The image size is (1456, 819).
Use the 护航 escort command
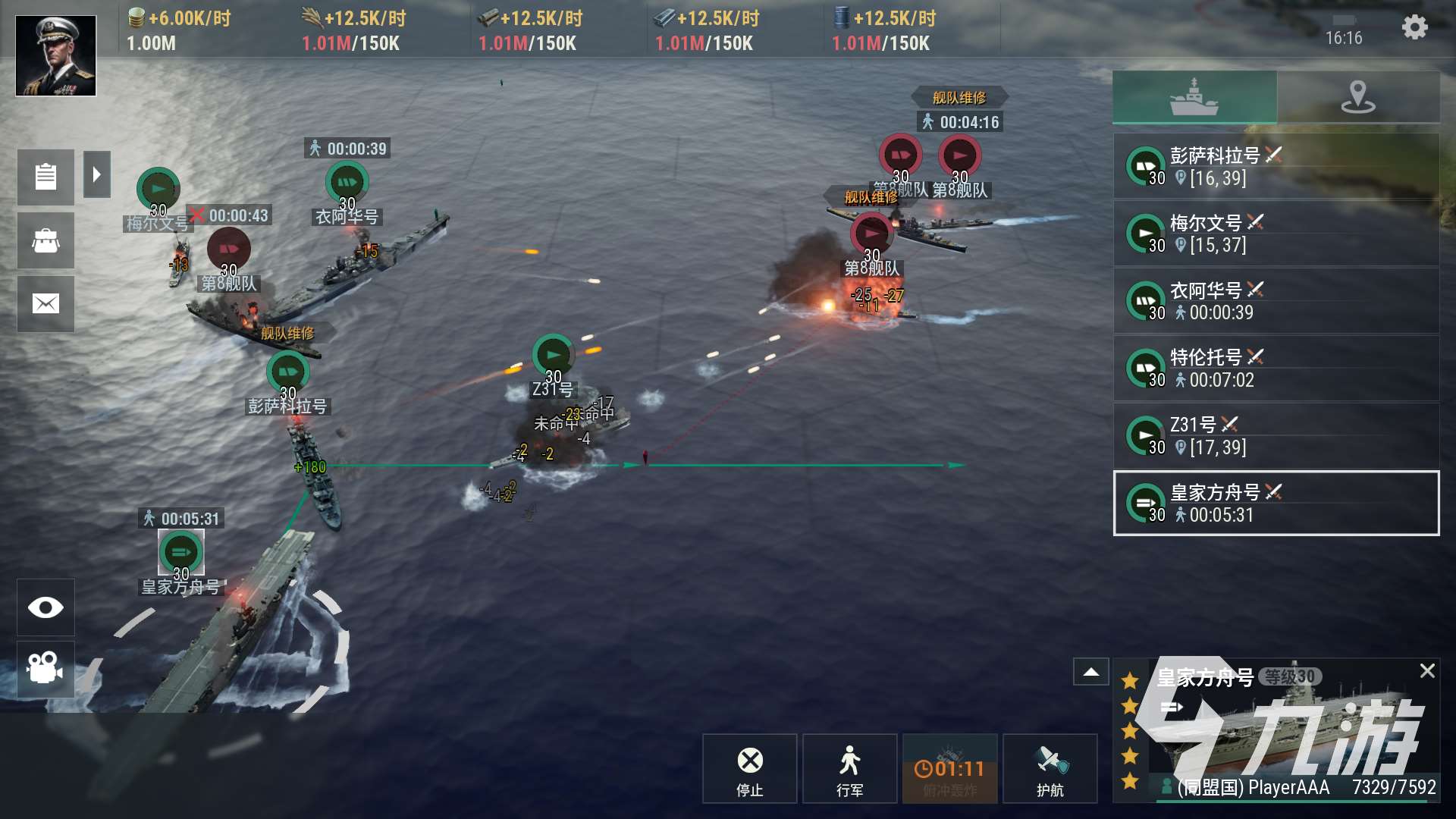click(x=1050, y=768)
